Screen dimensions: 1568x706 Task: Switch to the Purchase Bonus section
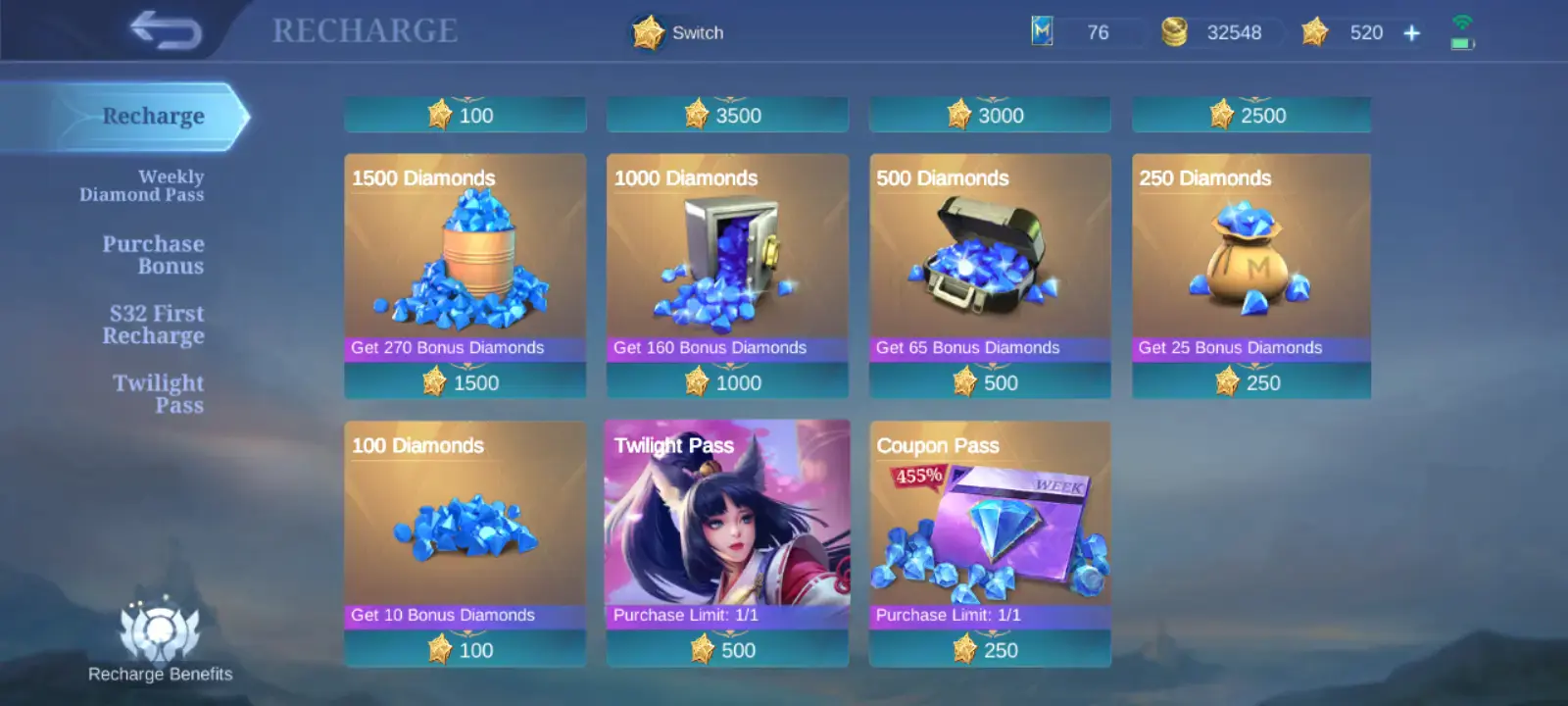click(x=153, y=255)
